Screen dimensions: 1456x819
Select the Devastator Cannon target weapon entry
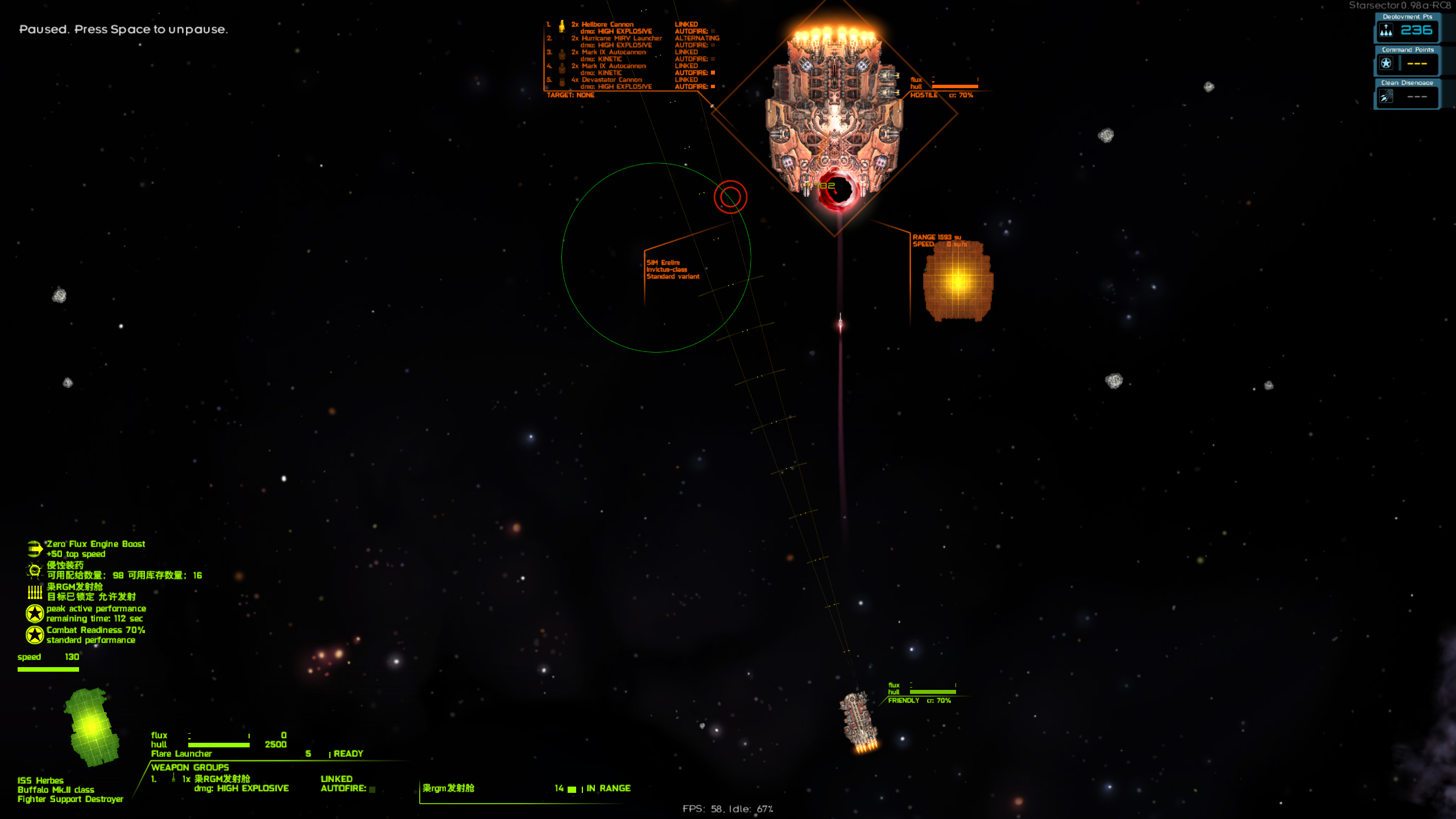coord(611,80)
